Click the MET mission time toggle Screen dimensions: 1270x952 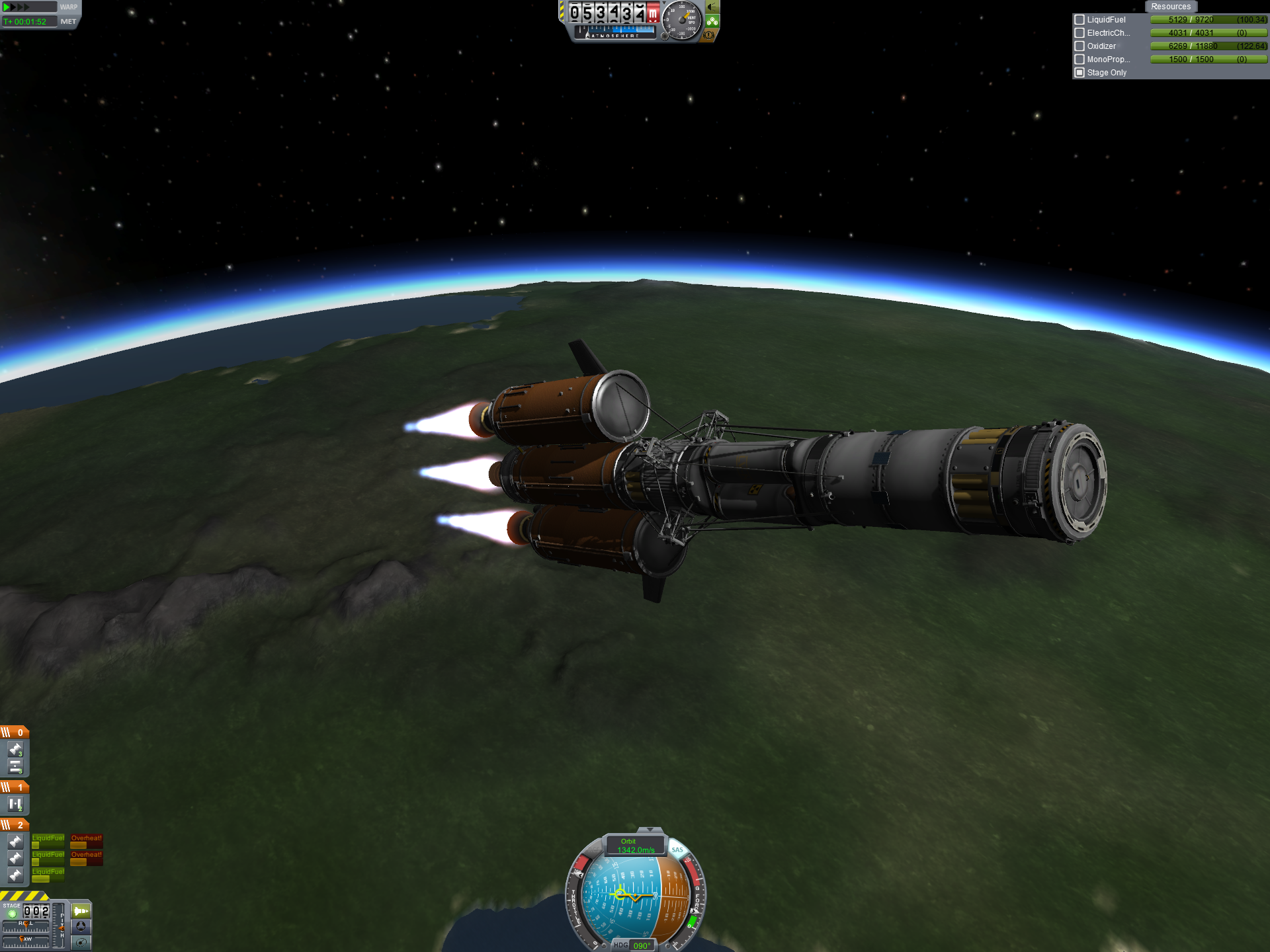68,22
